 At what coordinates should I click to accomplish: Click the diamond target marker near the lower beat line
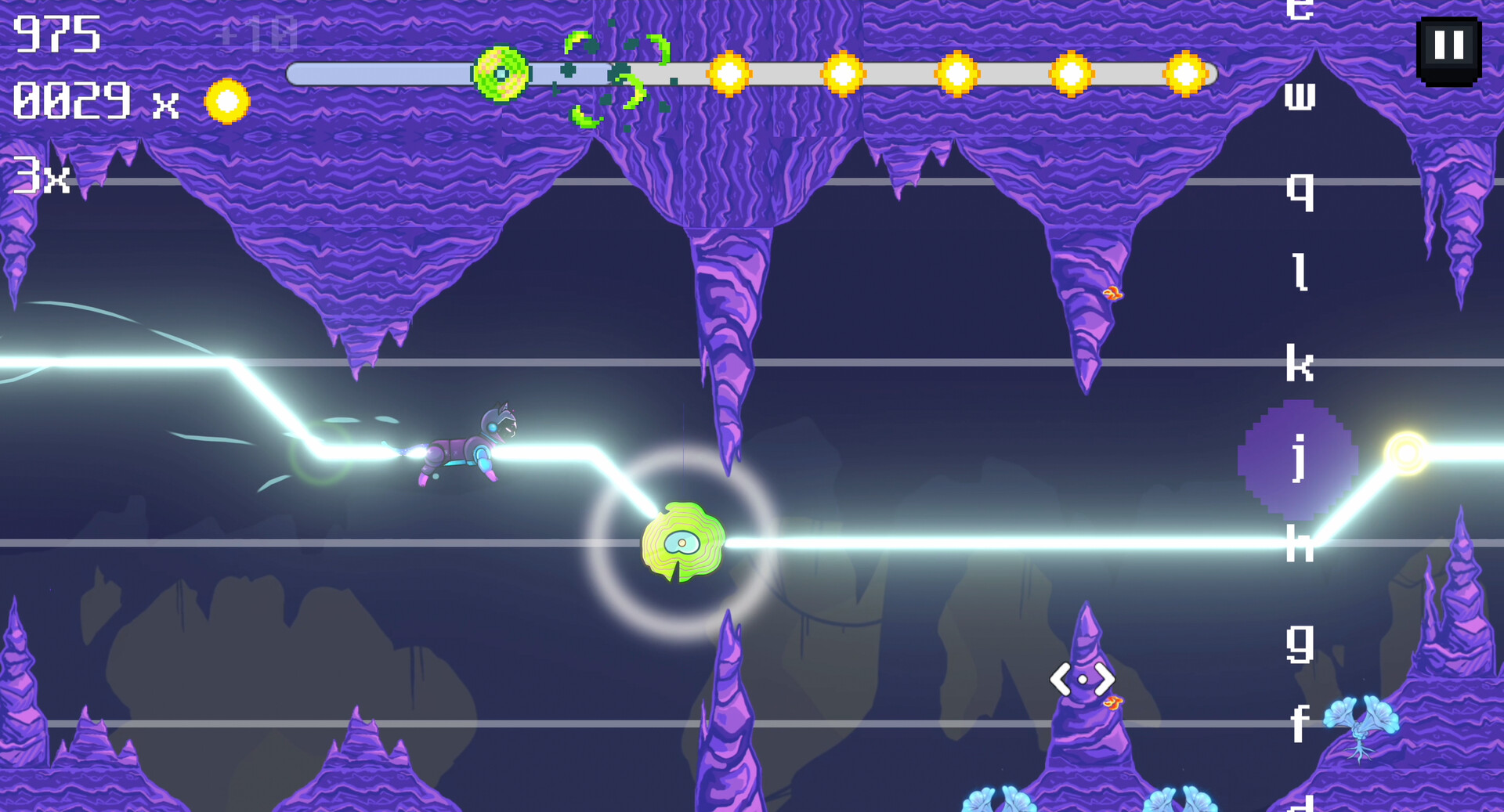pos(1083,679)
